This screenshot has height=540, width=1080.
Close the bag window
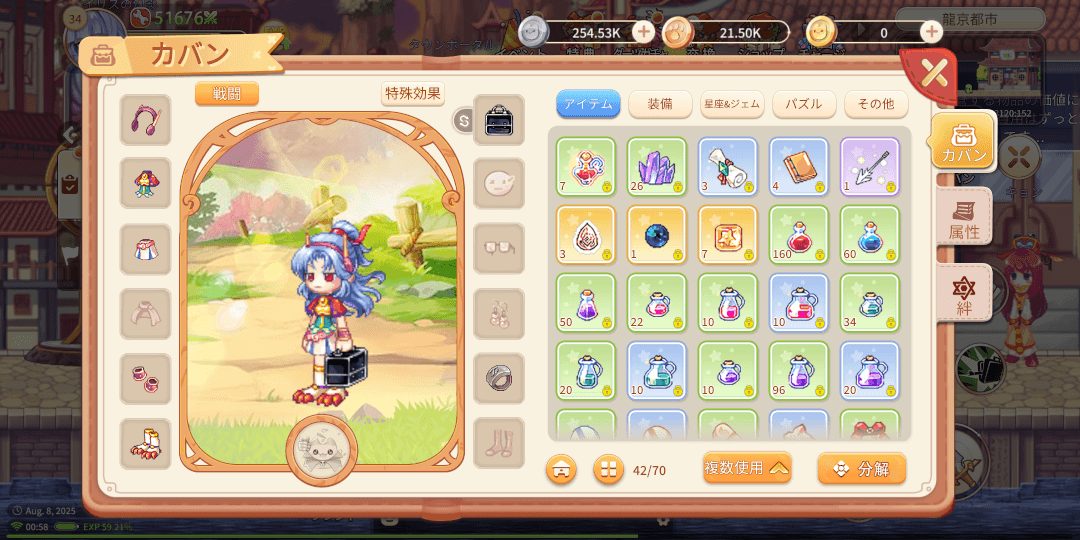click(932, 73)
